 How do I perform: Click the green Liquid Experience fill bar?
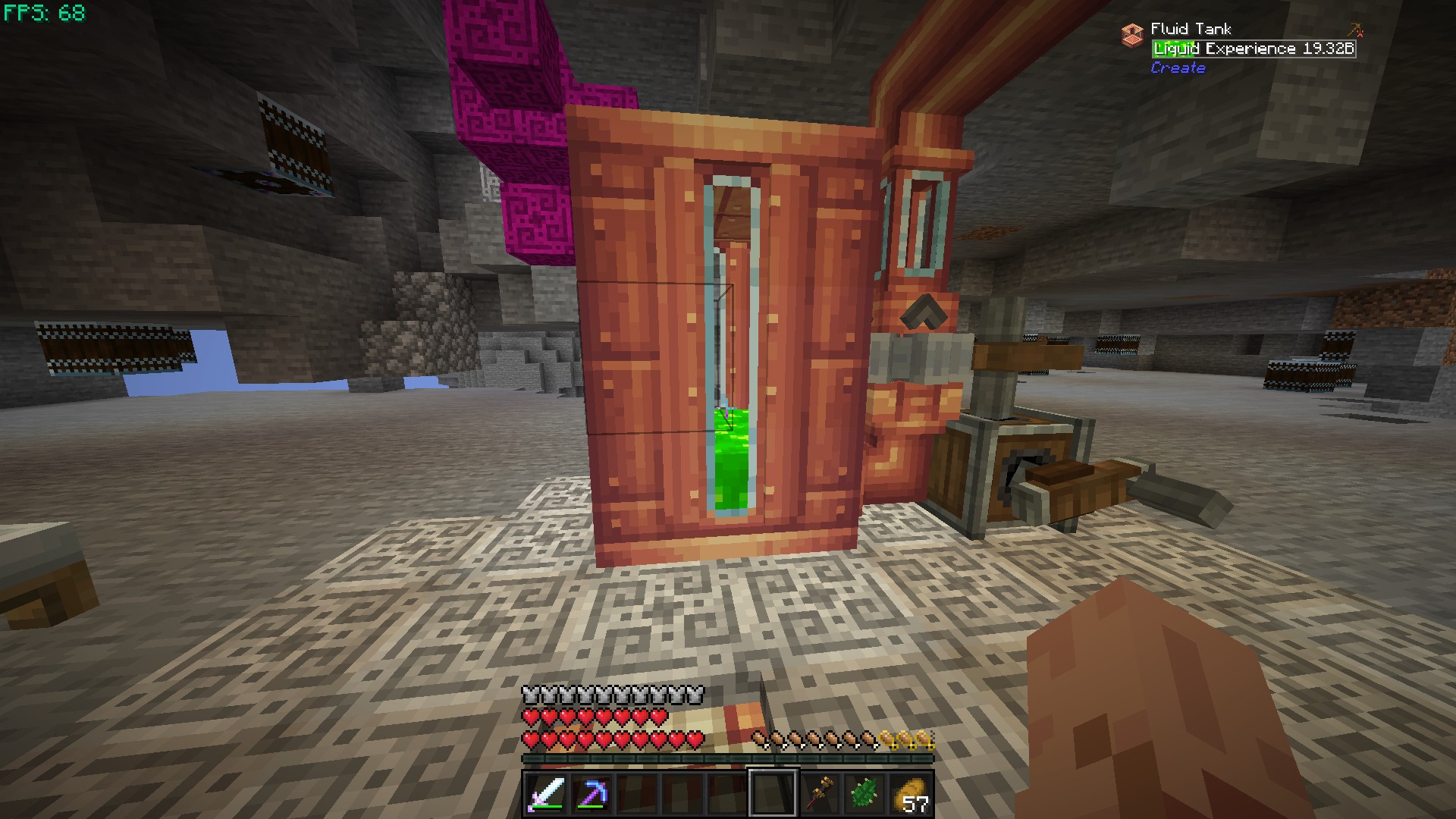coord(1172,48)
